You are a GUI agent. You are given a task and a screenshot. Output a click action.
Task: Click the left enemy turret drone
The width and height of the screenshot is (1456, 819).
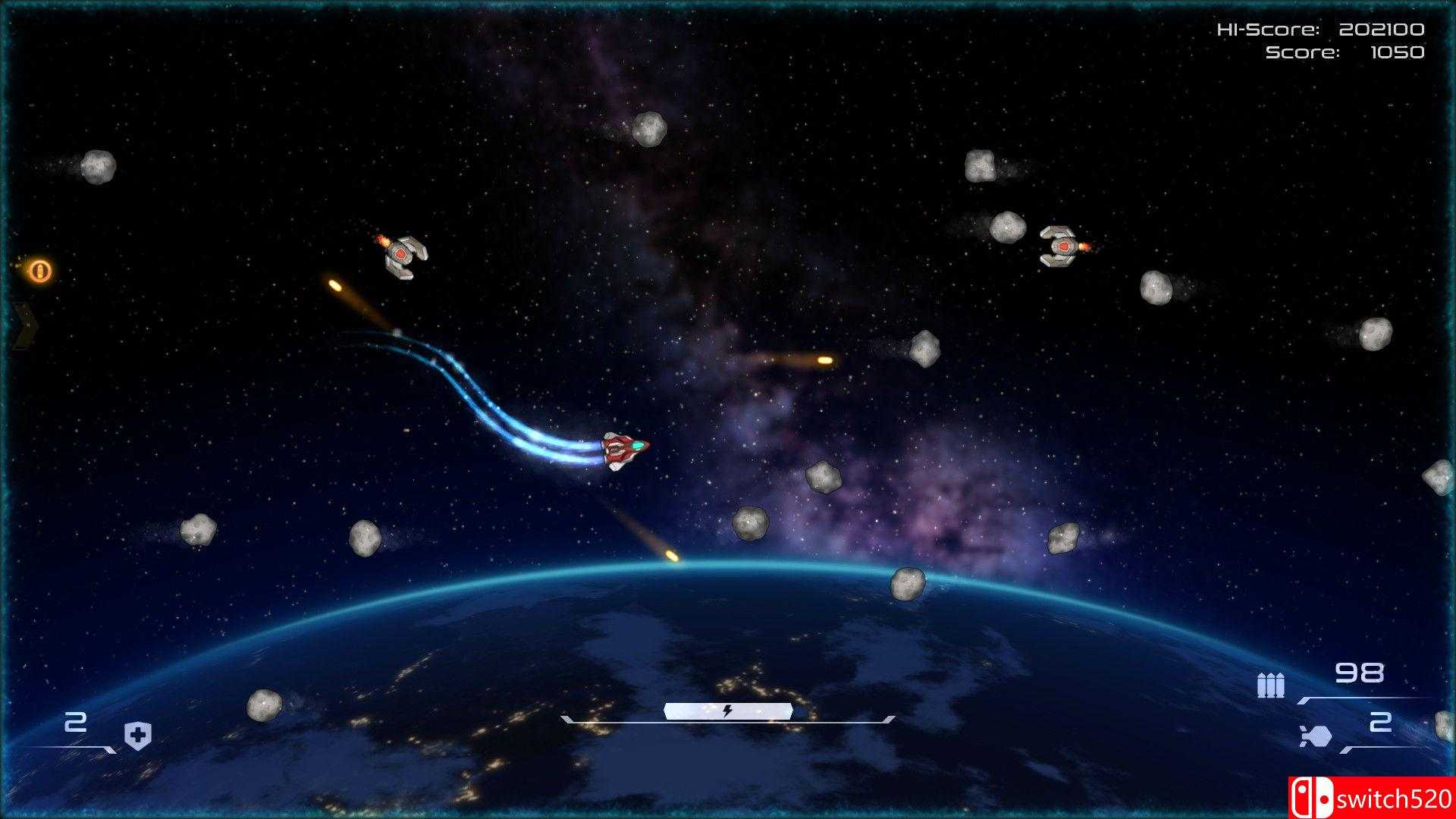coord(401,254)
